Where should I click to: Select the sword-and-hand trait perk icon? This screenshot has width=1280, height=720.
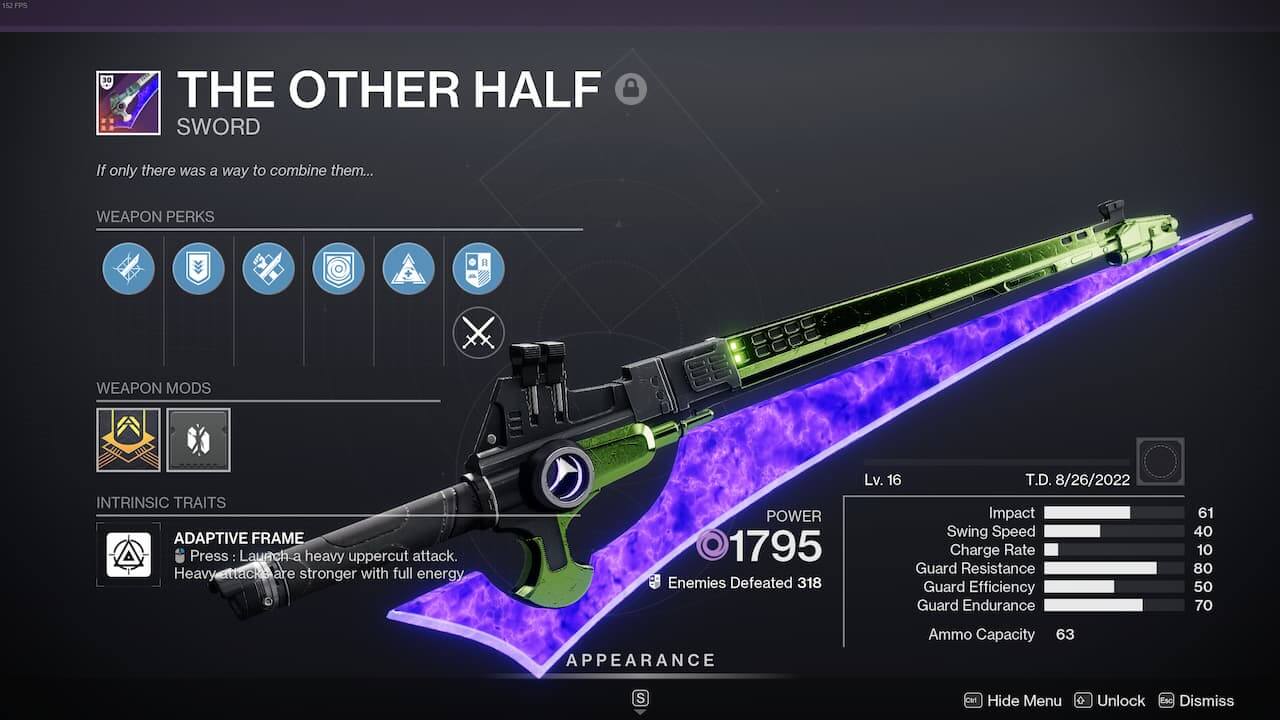tap(268, 268)
